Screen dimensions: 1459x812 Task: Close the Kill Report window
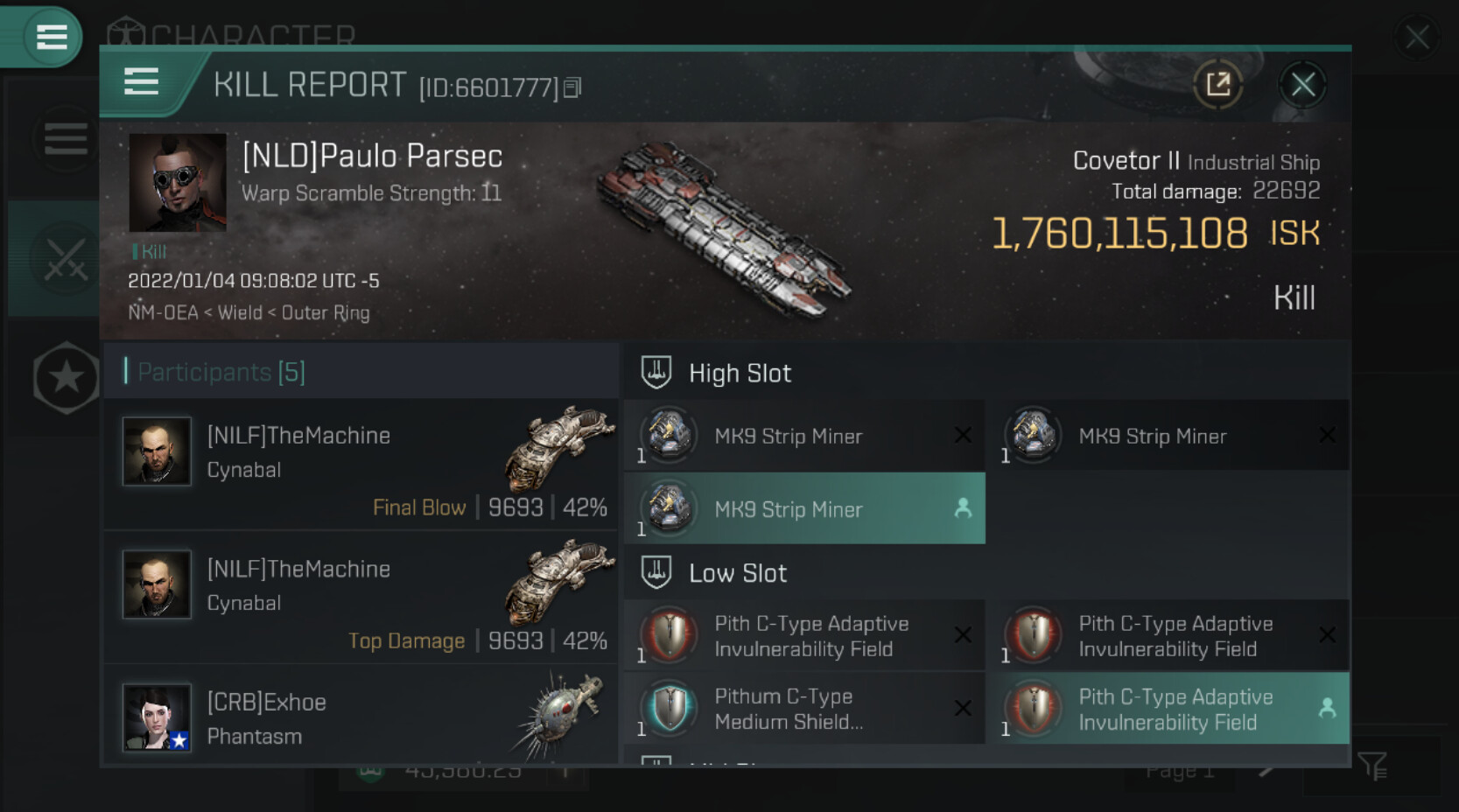coord(1302,85)
